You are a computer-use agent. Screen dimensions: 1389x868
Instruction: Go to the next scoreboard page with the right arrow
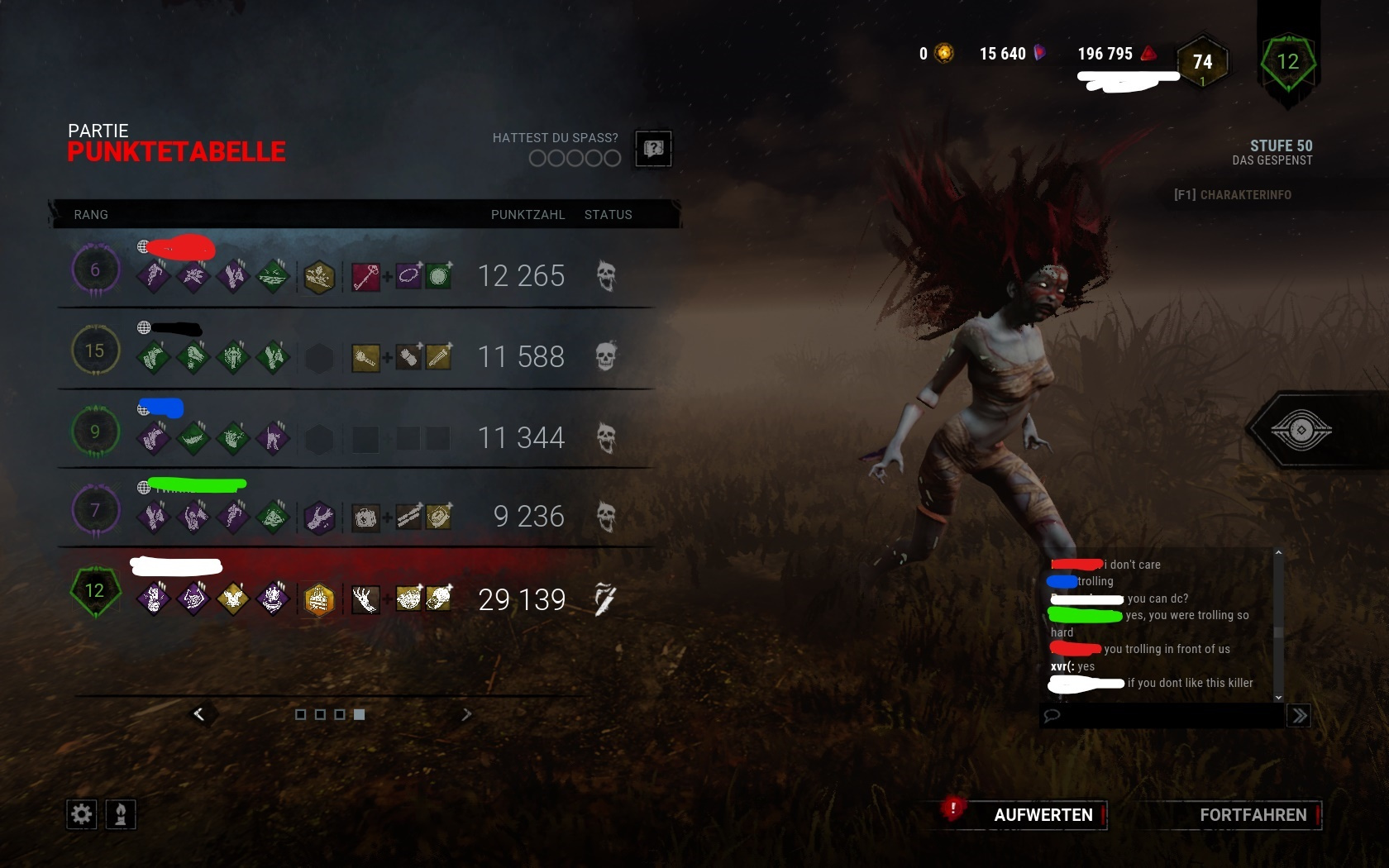pos(467,713)
